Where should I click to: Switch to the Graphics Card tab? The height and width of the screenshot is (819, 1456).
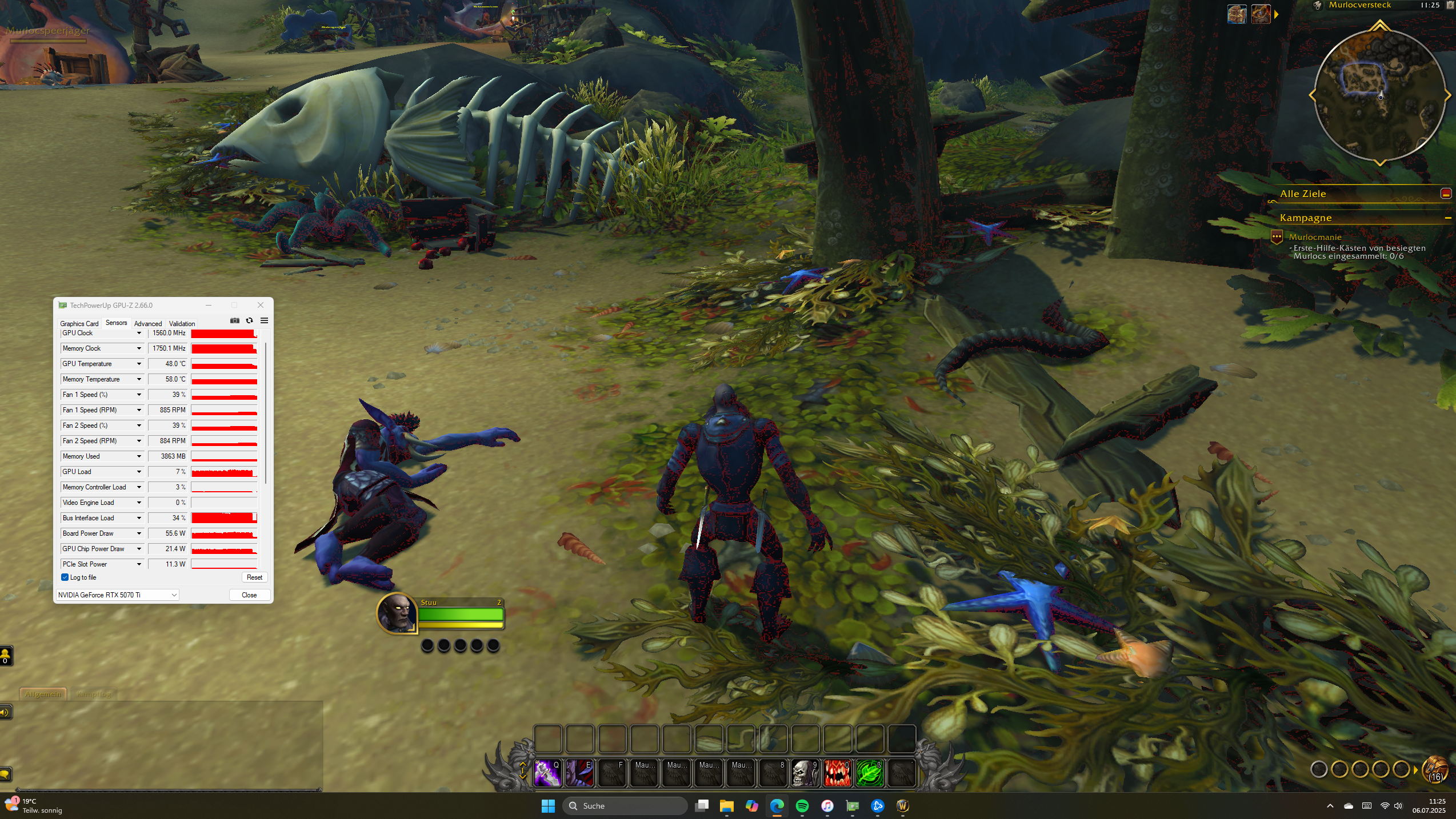tap(79, 323)
